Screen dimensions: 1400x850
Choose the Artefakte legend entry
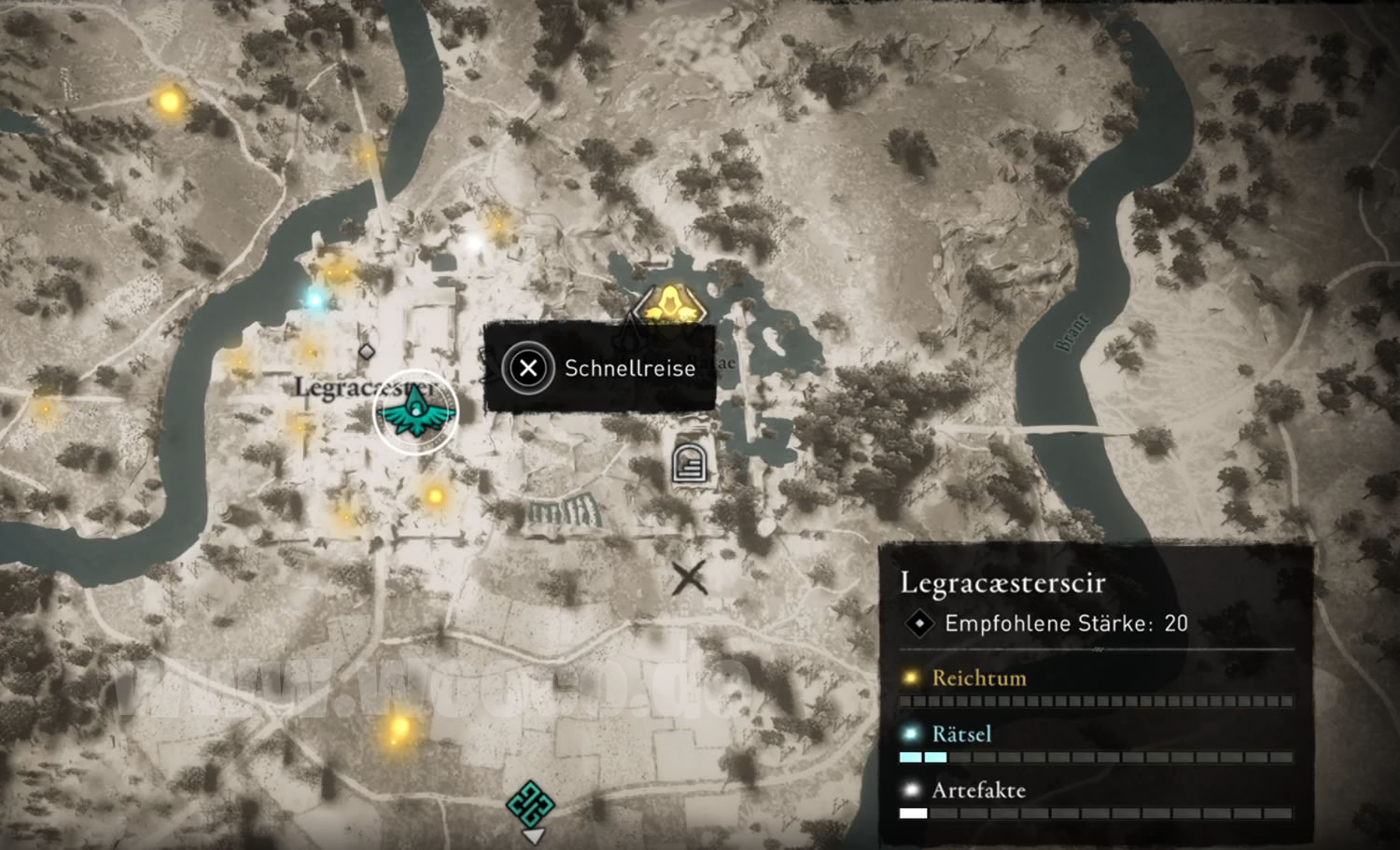point(977,790)
